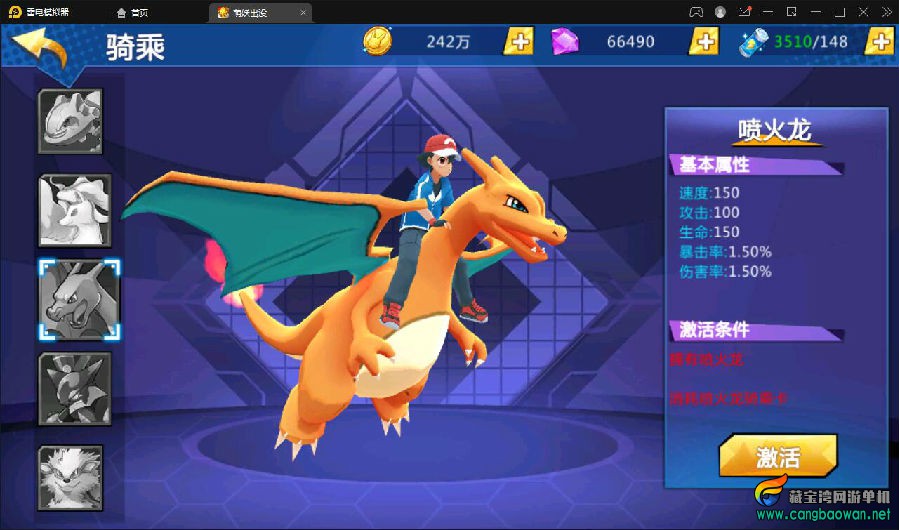The image size is (899, 530).
Task: Select the top mount portrait in the list
Action: click(x=70, y=121)
